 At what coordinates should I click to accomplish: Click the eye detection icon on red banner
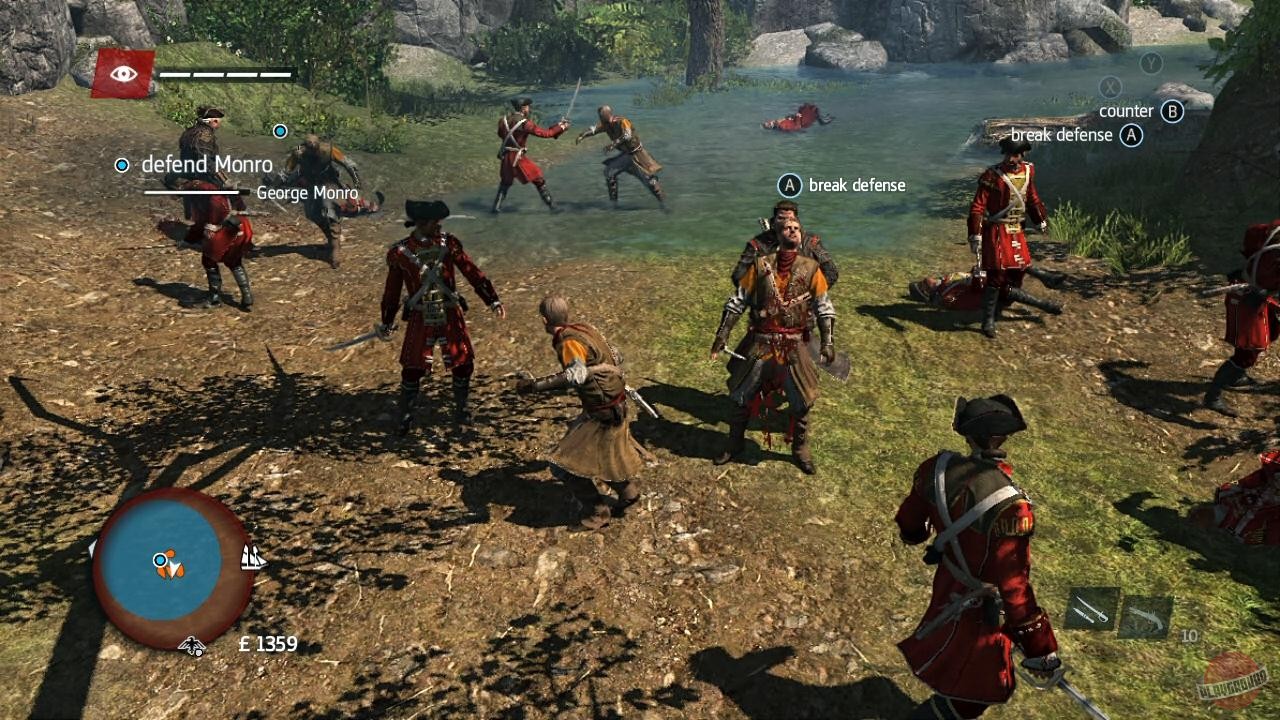point(122,71)
